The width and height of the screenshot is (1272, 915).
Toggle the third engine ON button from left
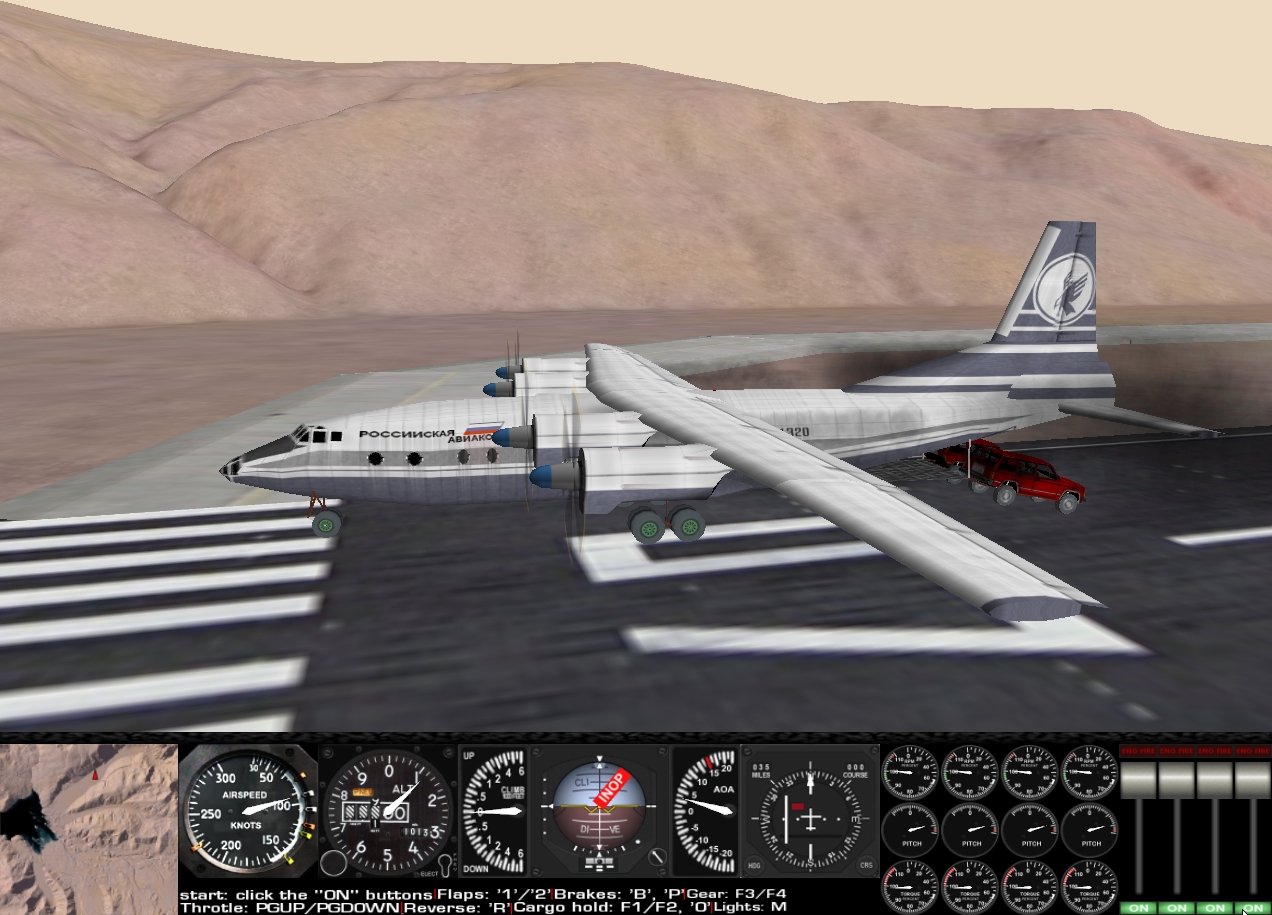coord(1213,908)
